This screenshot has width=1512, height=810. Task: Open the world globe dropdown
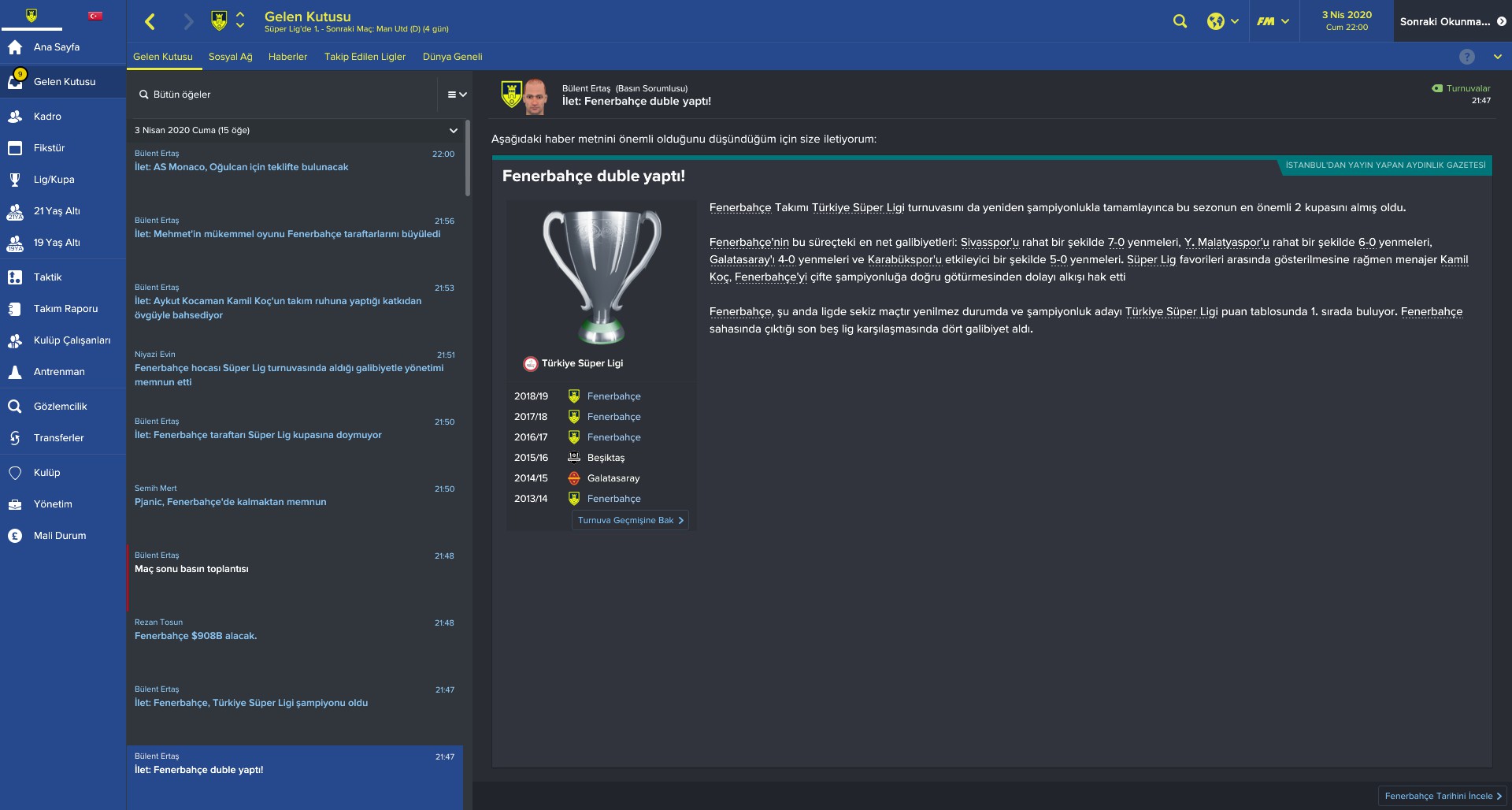[x=1221, y=21]
